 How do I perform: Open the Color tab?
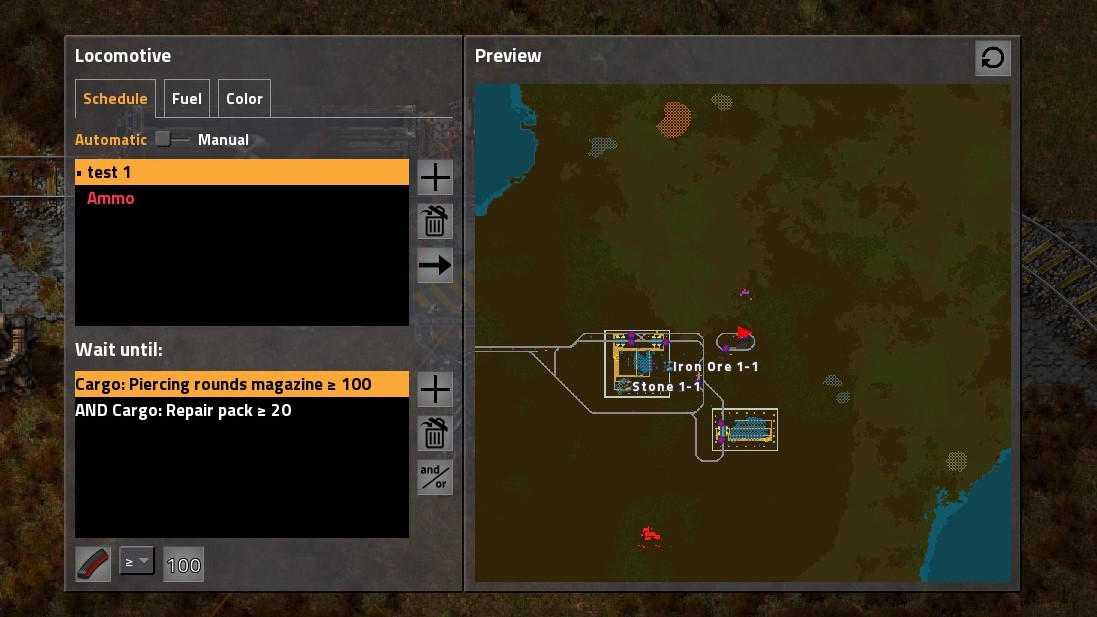coord(244,99)
